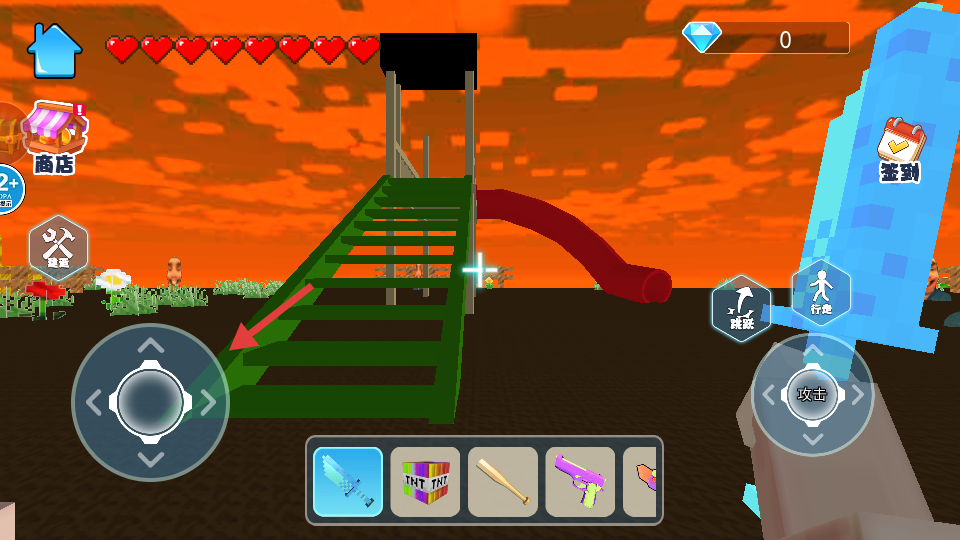Click the movement pad's up arrow
960x540 pixels.
[x=150, y=347]
